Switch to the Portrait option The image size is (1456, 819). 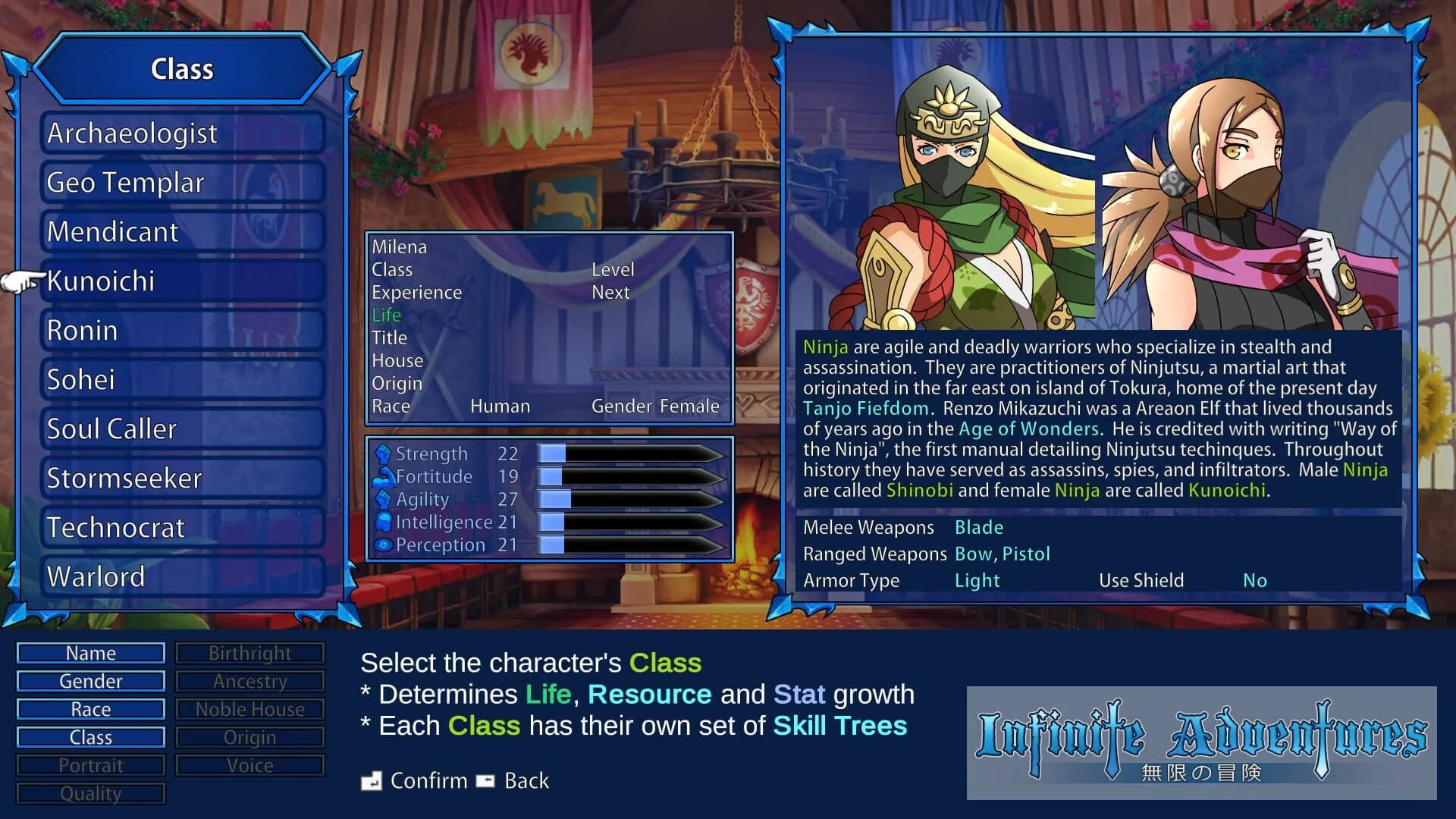90,765
